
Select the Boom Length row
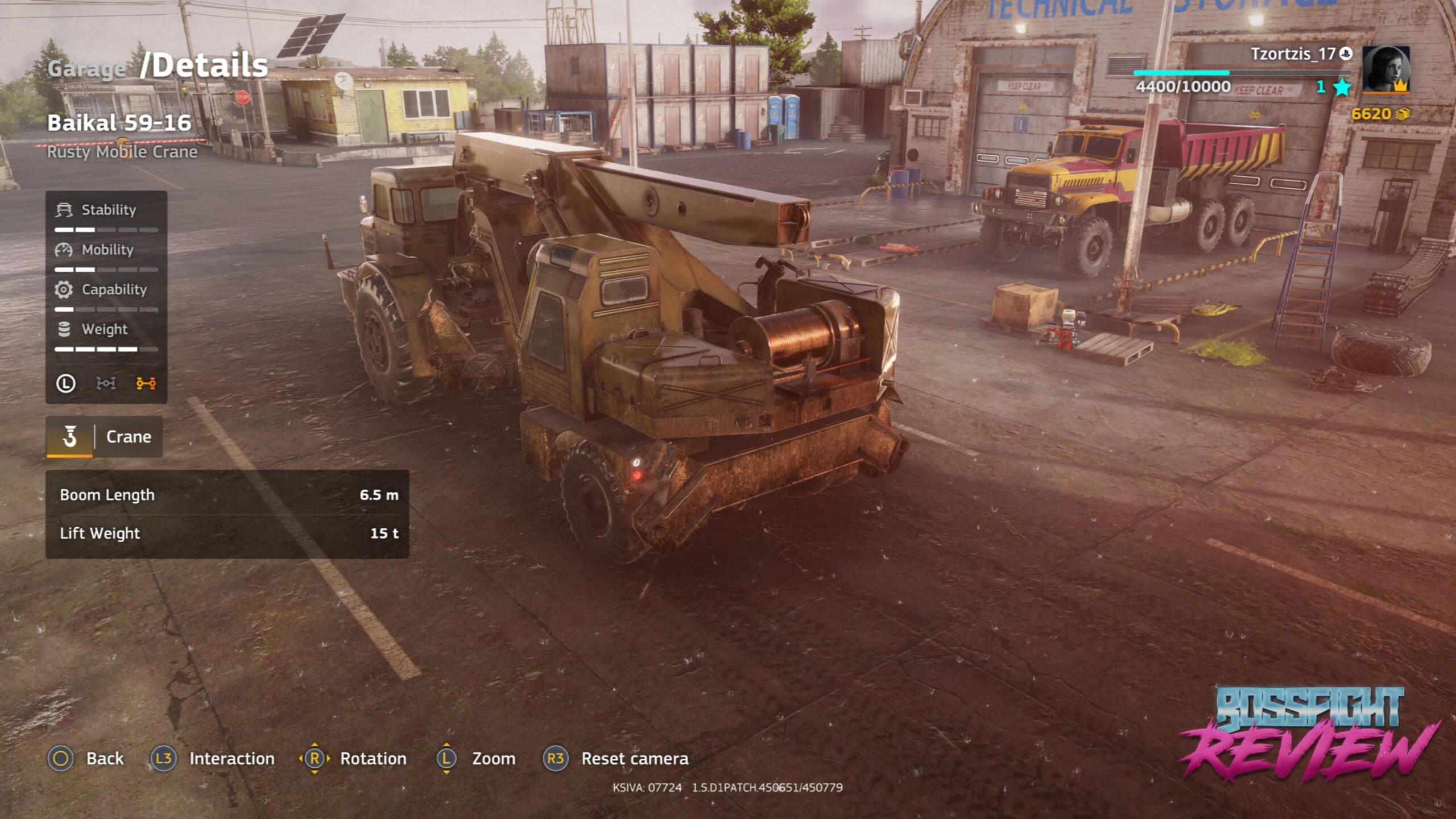tap(227, 495)
